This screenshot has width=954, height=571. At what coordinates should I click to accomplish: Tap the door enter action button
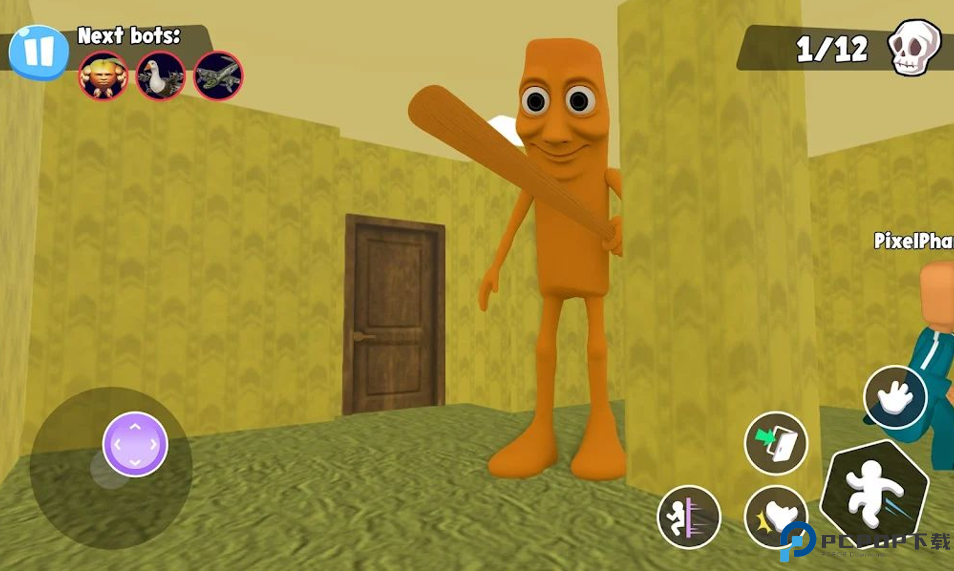click(x=776, y=443)
